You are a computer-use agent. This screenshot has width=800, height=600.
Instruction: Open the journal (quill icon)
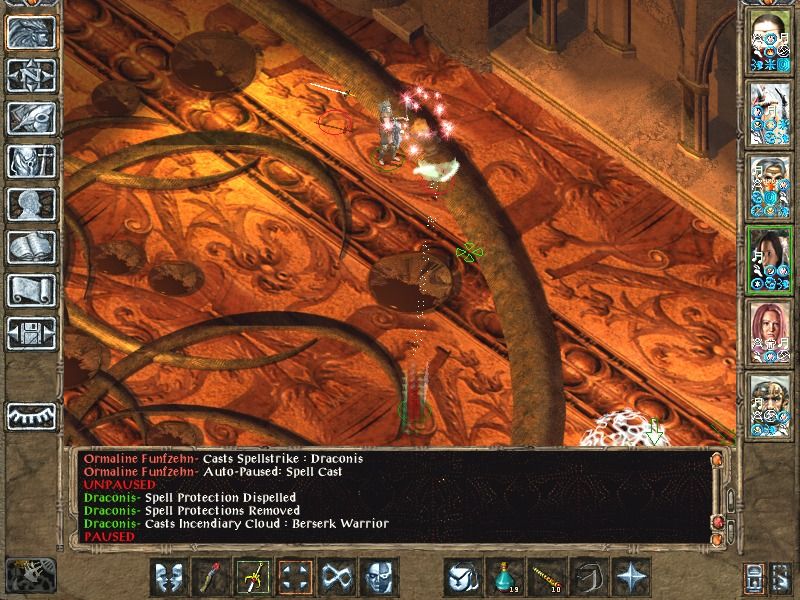[30, 118]
